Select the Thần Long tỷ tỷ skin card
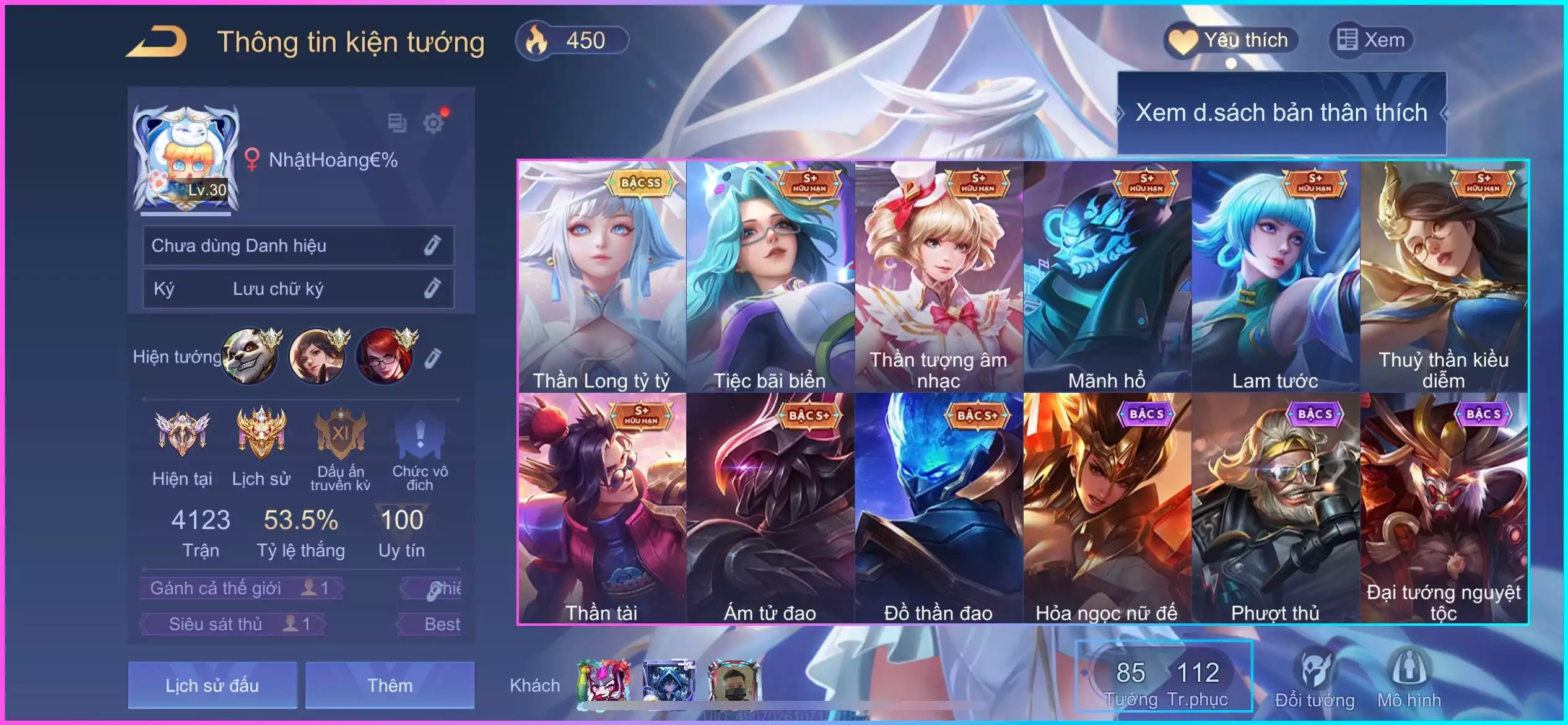Image resolution: width=1568 pixels, height=725 pixels. [602, 276]
